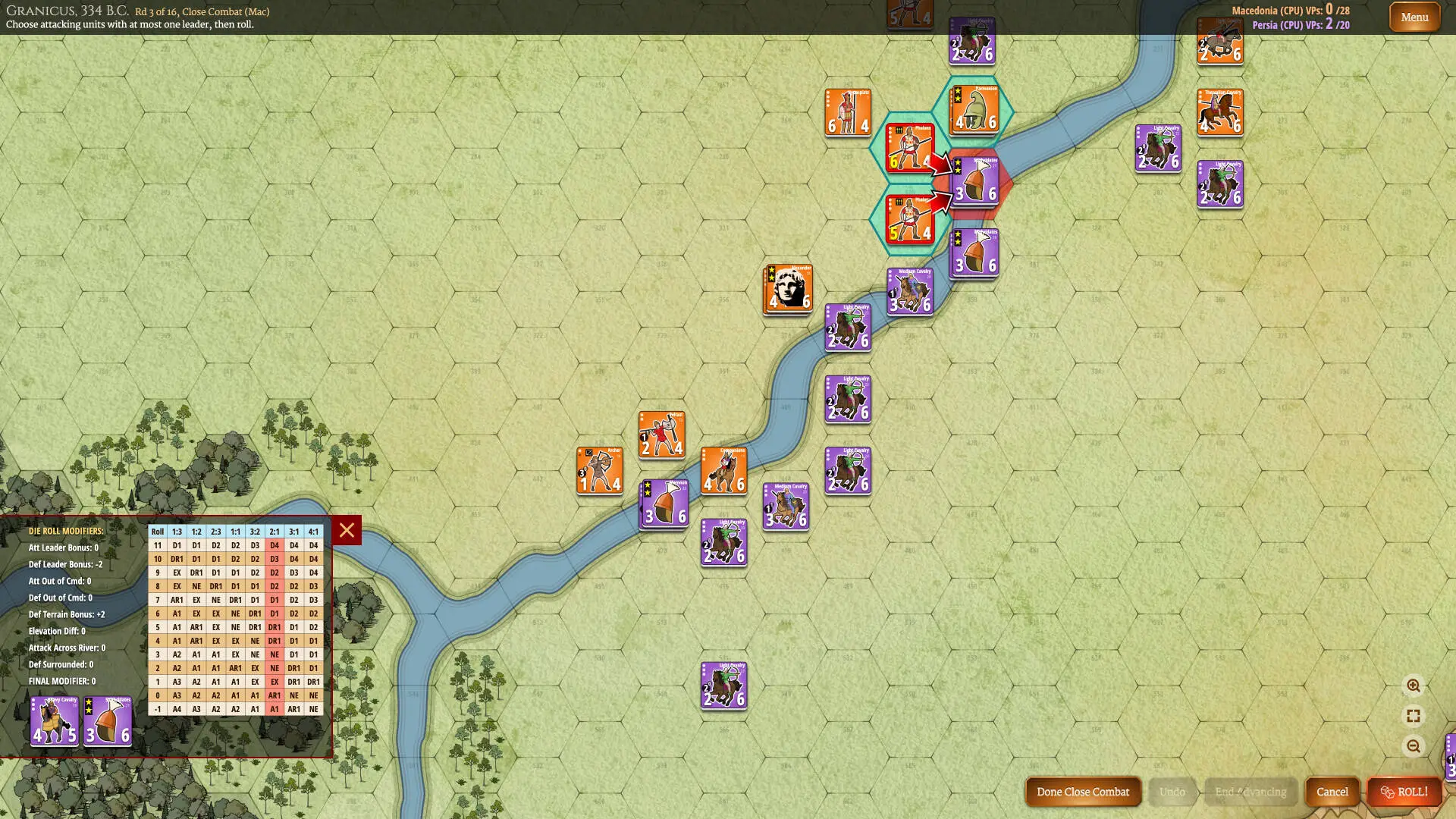This screenshot has height=819, width=1456.
Task: Click the Persian Medium Cavalry unit
Action: [909, 290]
